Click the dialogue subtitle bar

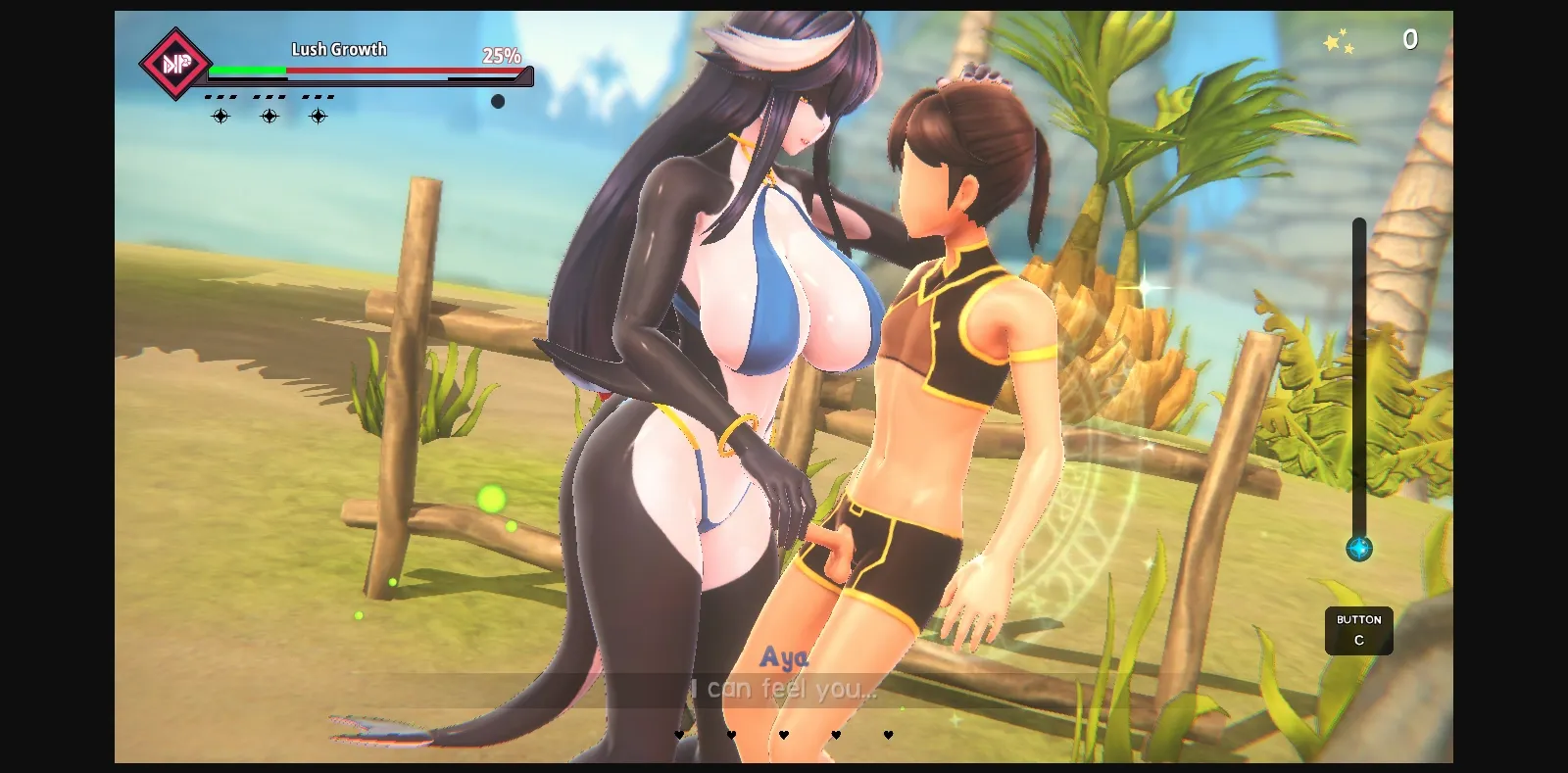pos(784,690)
